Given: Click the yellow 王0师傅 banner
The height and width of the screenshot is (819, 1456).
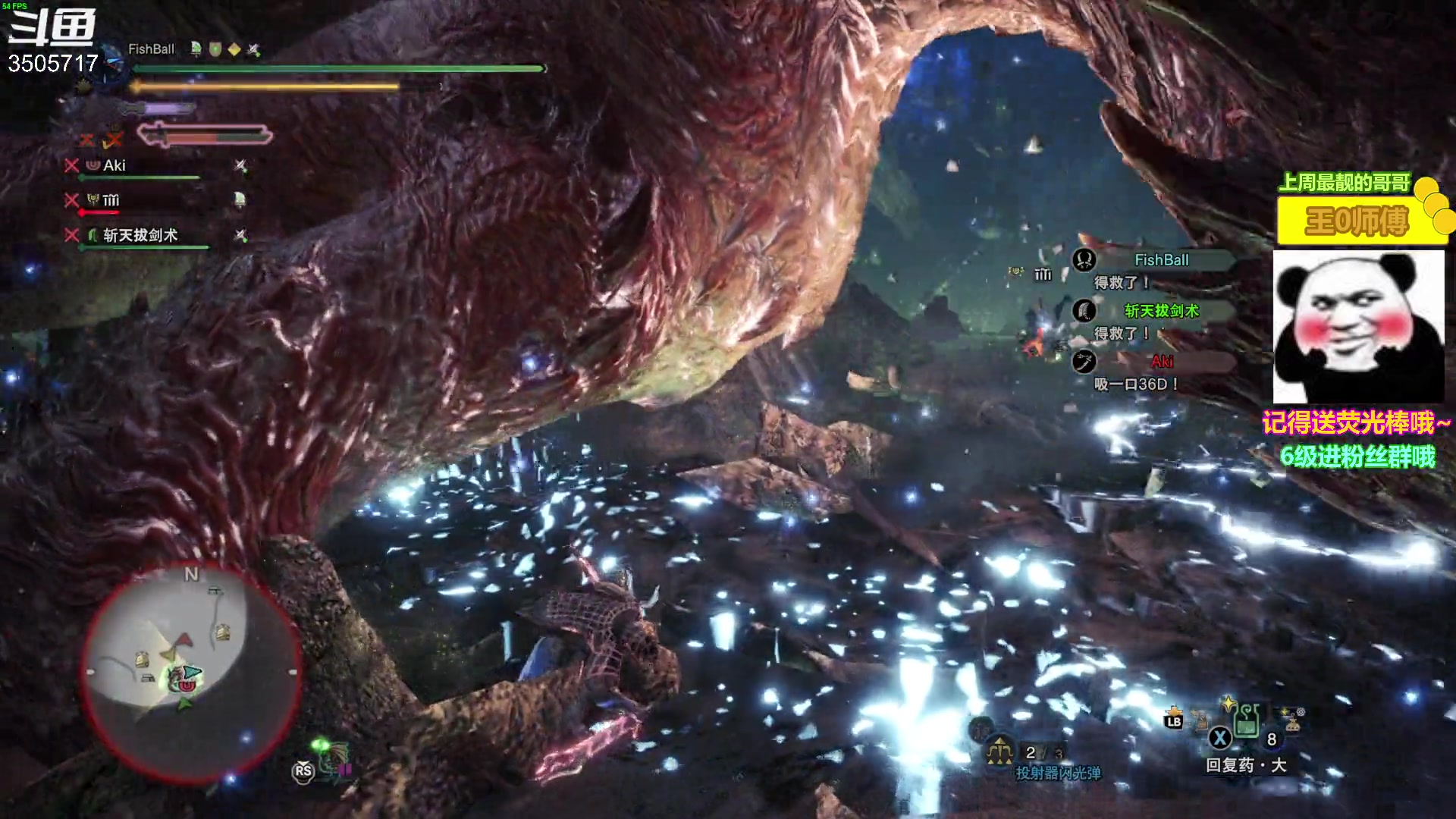Looking at the screenshot, I should coord(1357,221).
